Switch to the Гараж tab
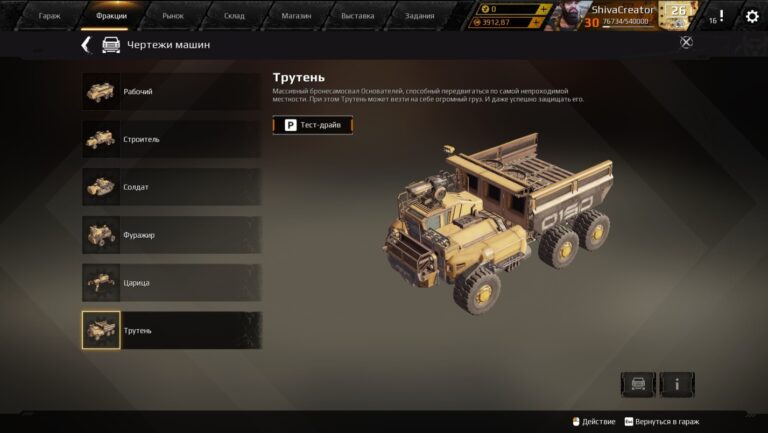768x433 pixels. click(x=49, y=16)
